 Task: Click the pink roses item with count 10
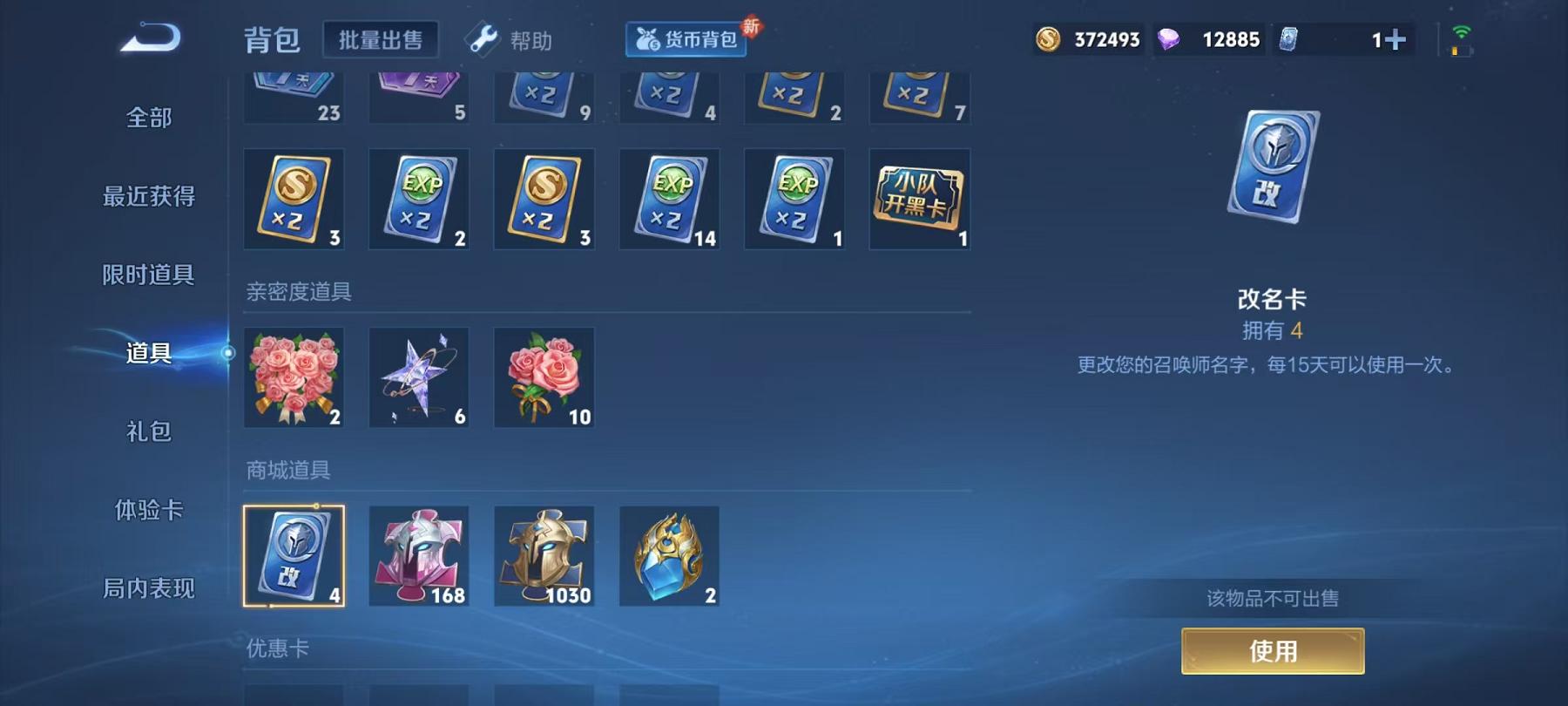tap(544, 377)
